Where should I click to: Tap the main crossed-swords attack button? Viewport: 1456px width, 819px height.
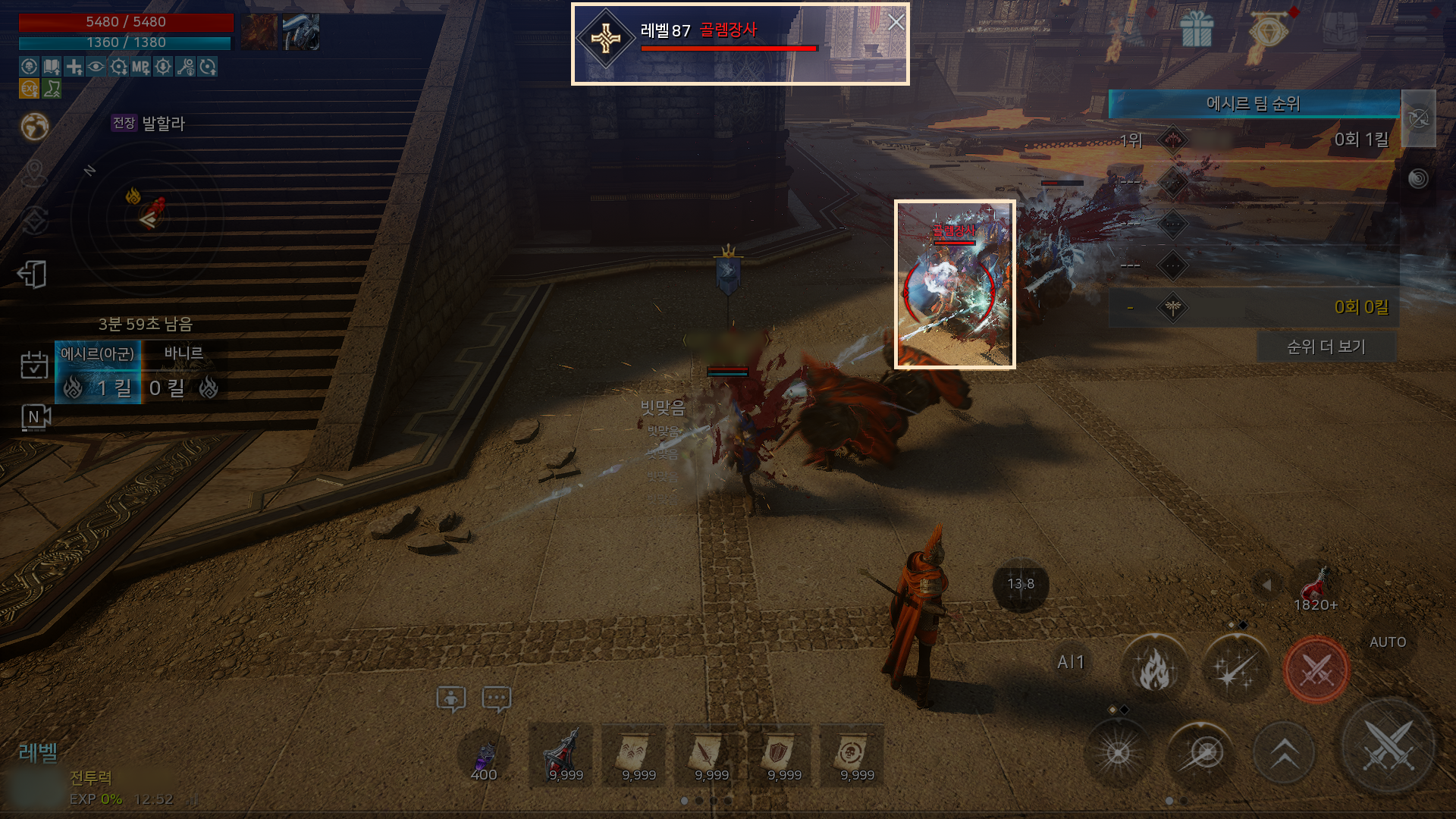tap(1387, 746)
